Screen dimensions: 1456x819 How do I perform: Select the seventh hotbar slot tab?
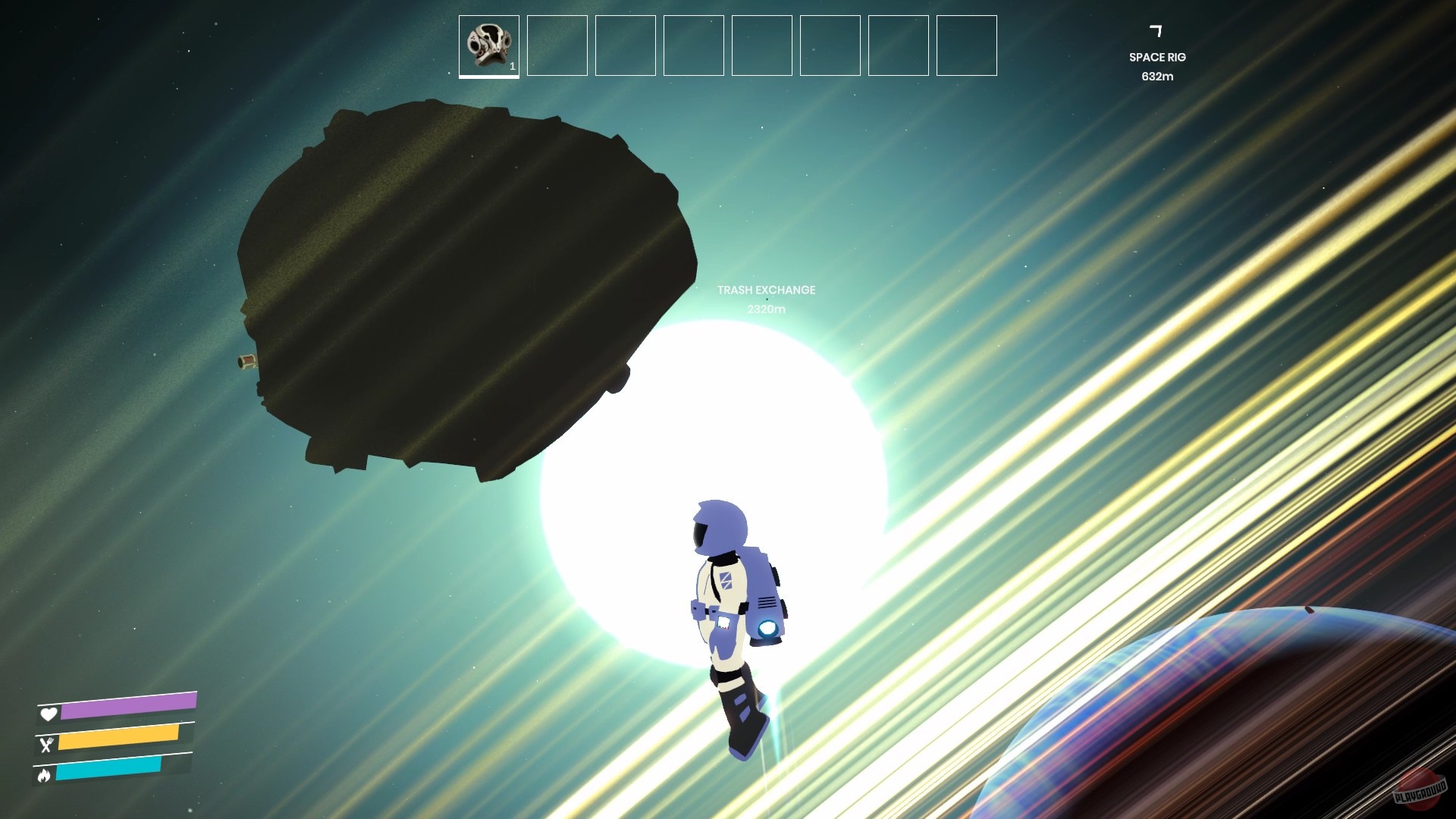pos(898,46)
